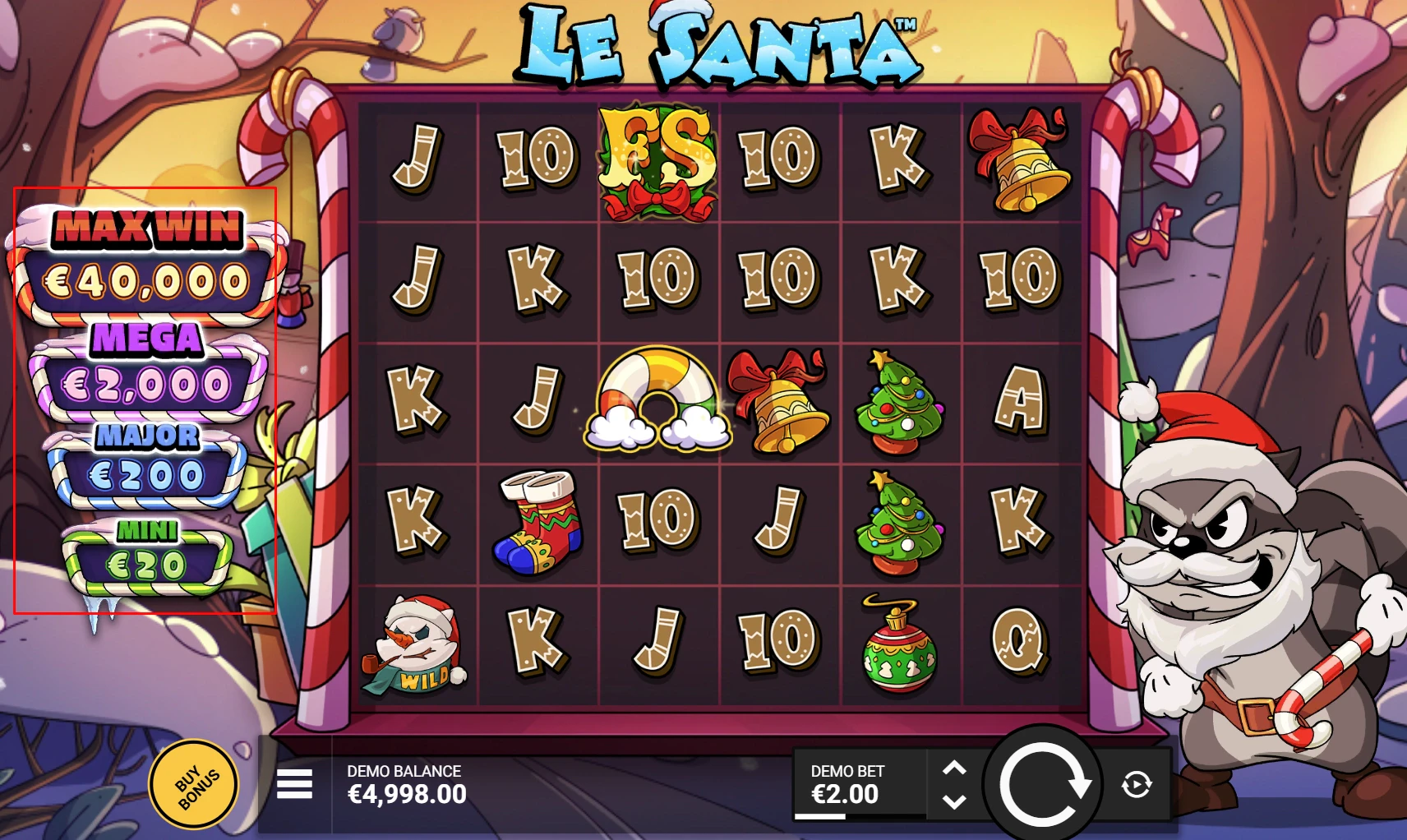Select the Christmas tree symbol
Viewport: 1407px width, 840px height.
tap(898, 403)
